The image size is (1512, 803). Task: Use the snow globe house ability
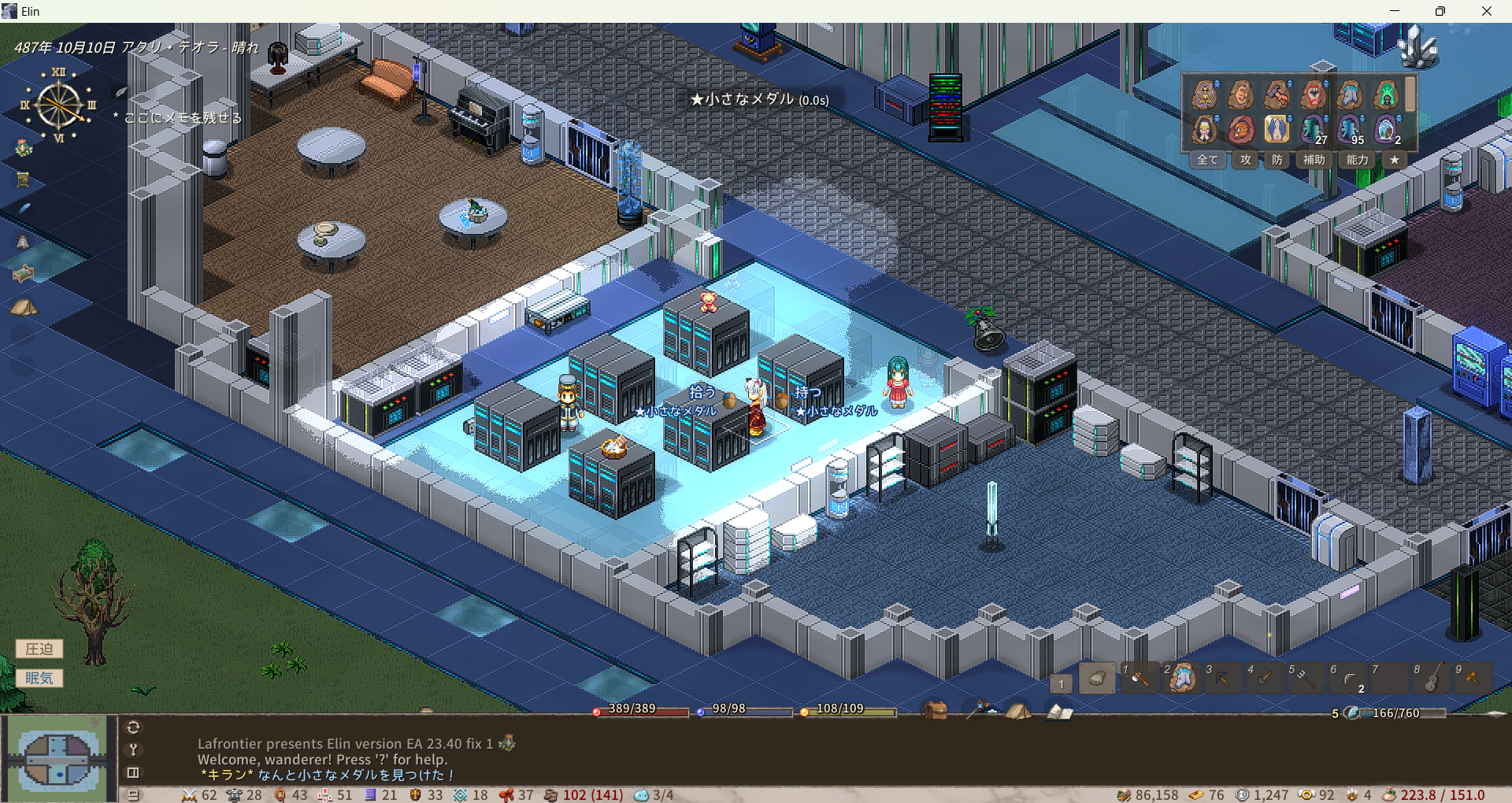pos(1385,129)
